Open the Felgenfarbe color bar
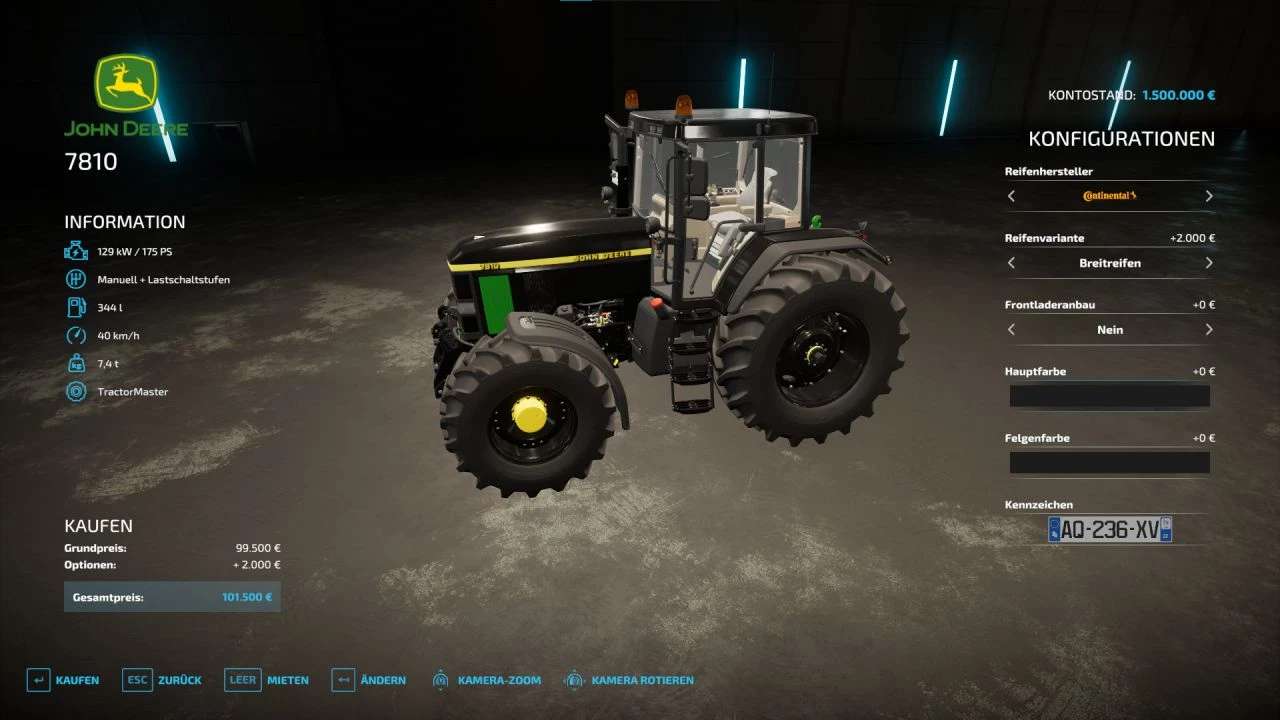This screenshot has width=1280, height=720. point(1109,462)
